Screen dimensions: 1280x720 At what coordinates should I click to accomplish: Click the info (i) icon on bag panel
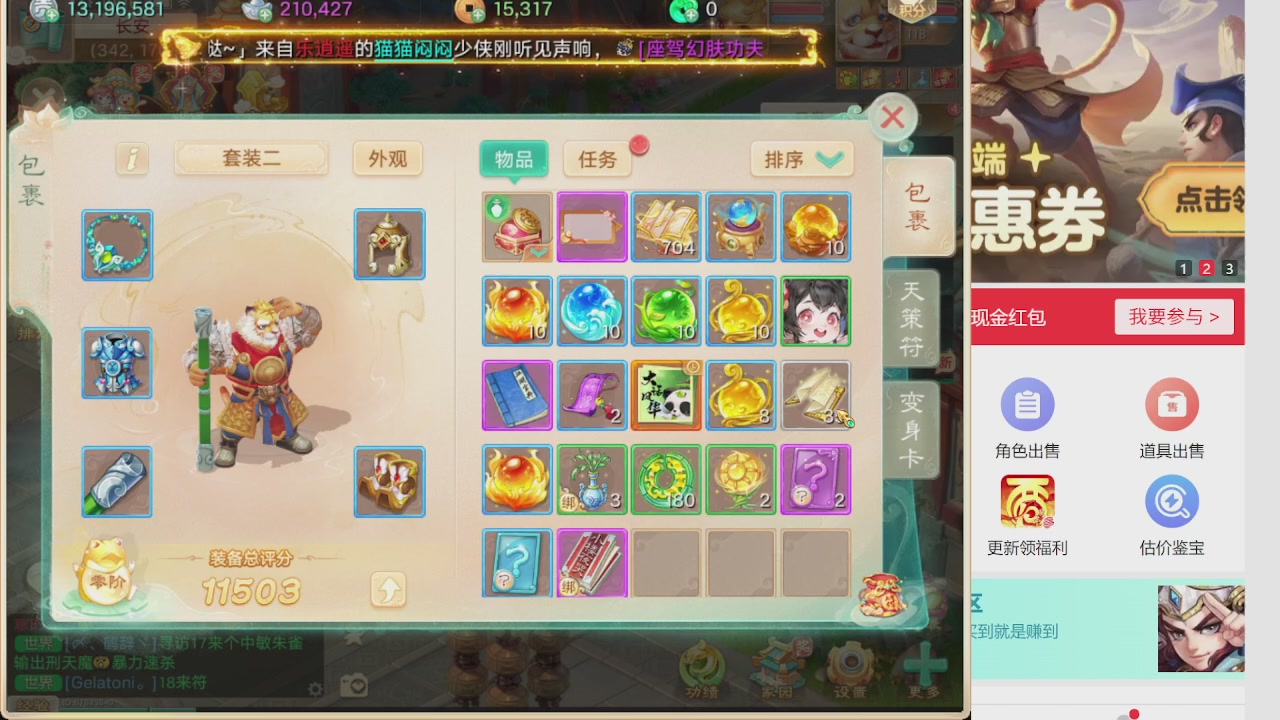(x=131, y=158)
